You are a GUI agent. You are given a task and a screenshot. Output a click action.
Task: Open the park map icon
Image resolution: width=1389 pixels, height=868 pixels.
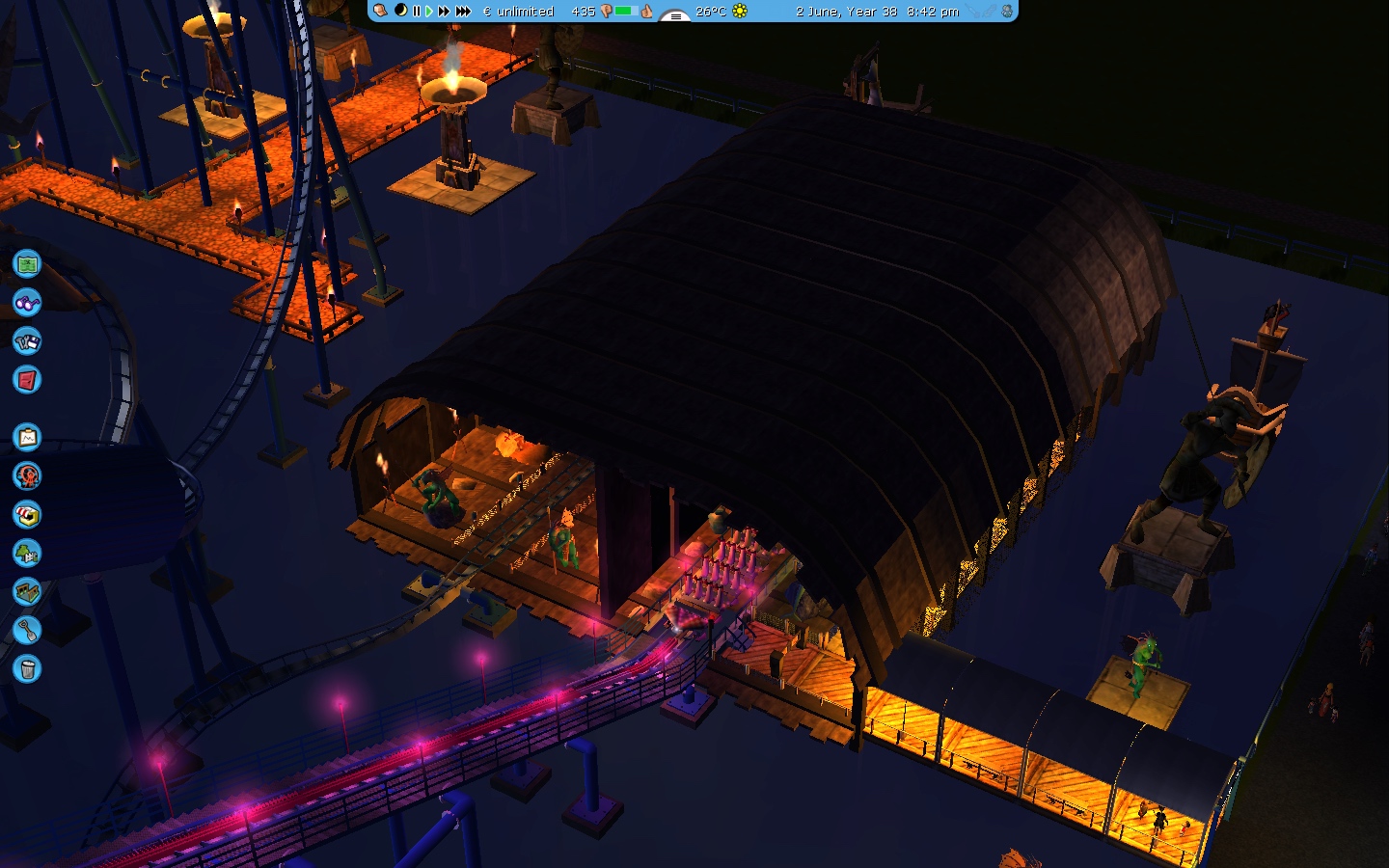coord(27,263)
